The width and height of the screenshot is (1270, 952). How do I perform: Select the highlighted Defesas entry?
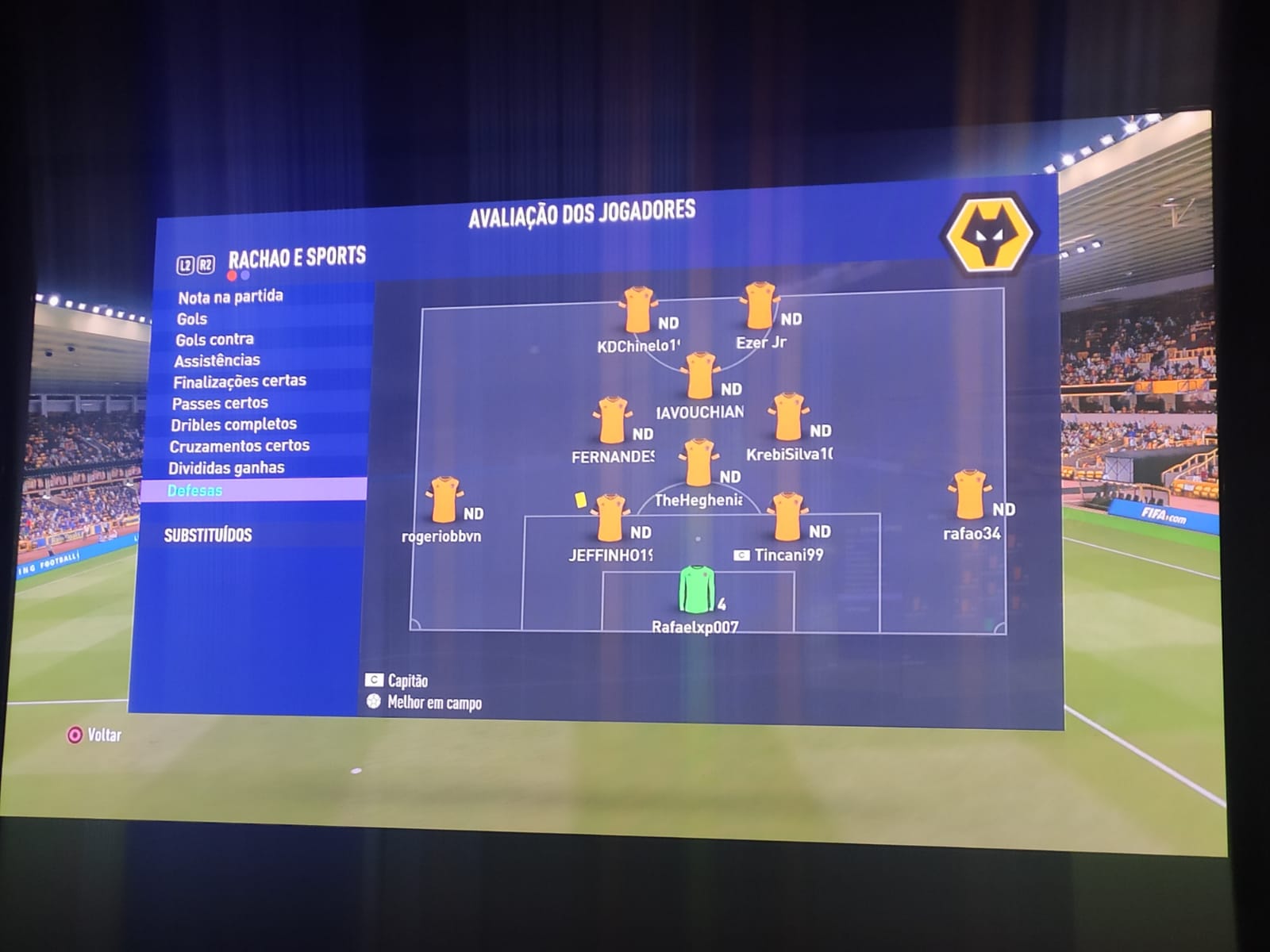point(195,490)
